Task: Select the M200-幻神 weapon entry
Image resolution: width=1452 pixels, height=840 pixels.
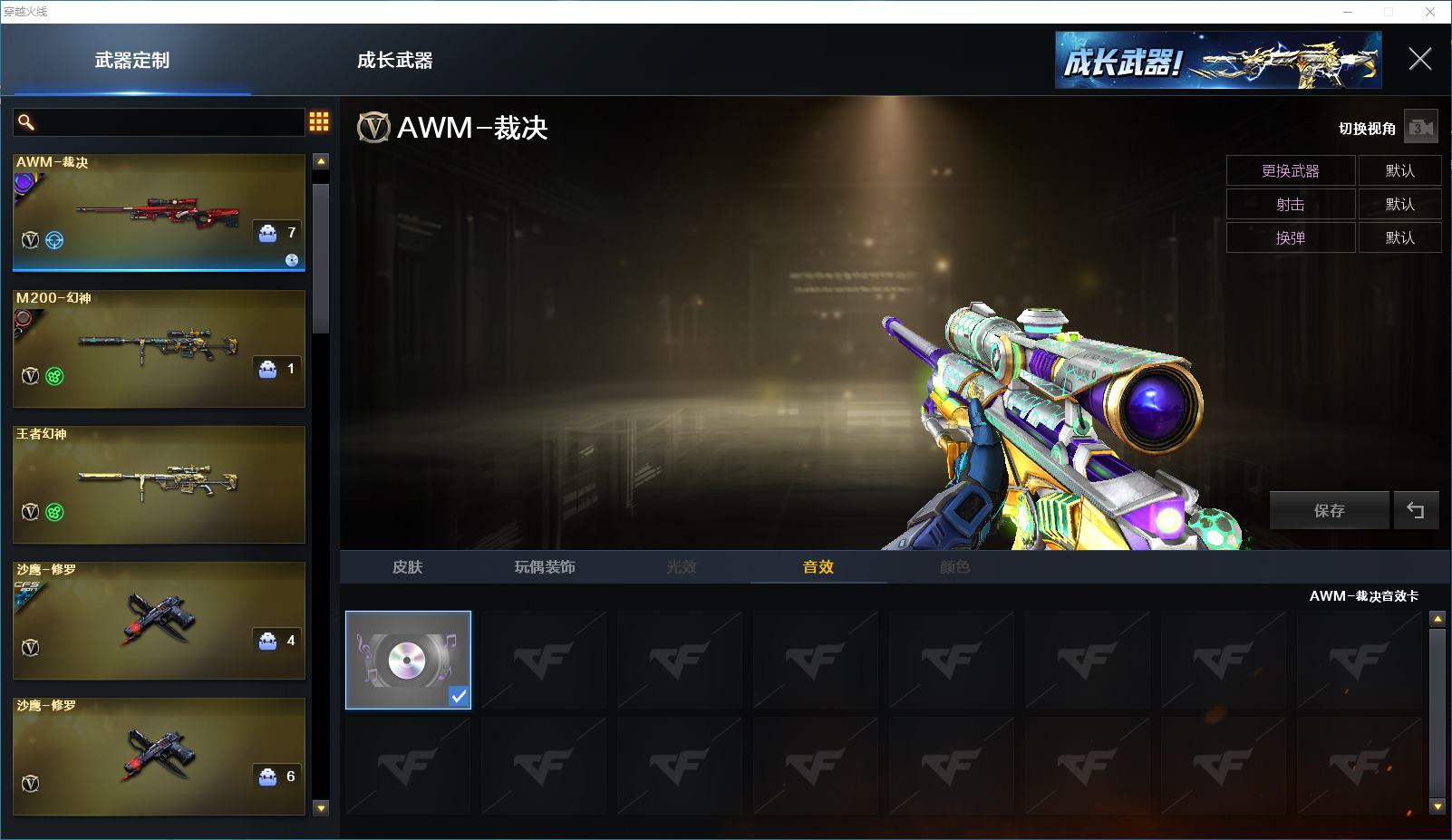Action: pos(159,348)
